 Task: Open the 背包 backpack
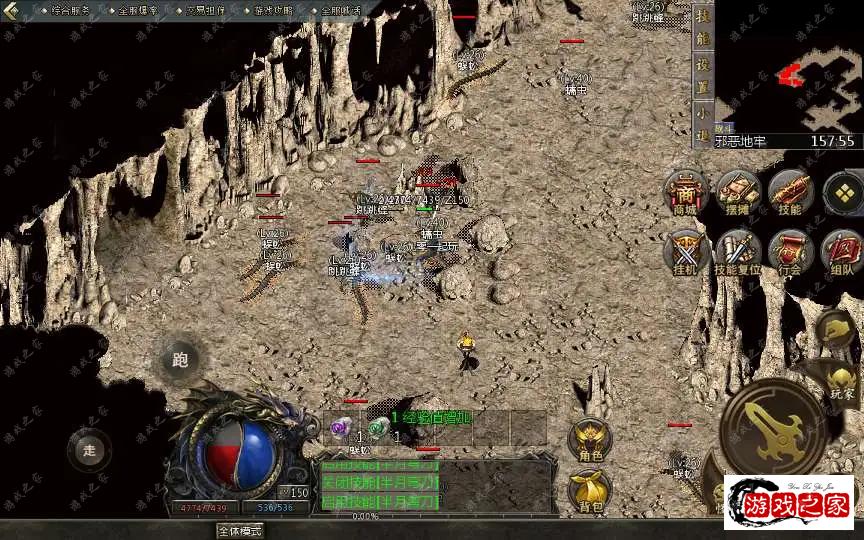point(590,490)
